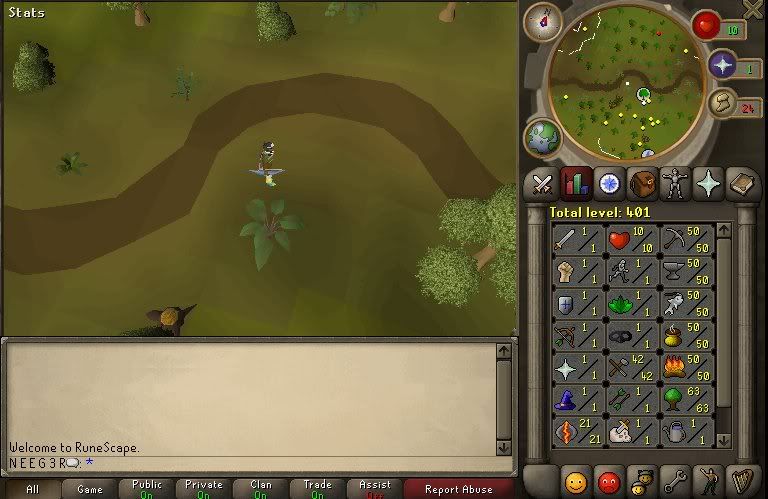Open the Magic spellbook tab
The height and width of the screenshot is (499, 768).
742,184
